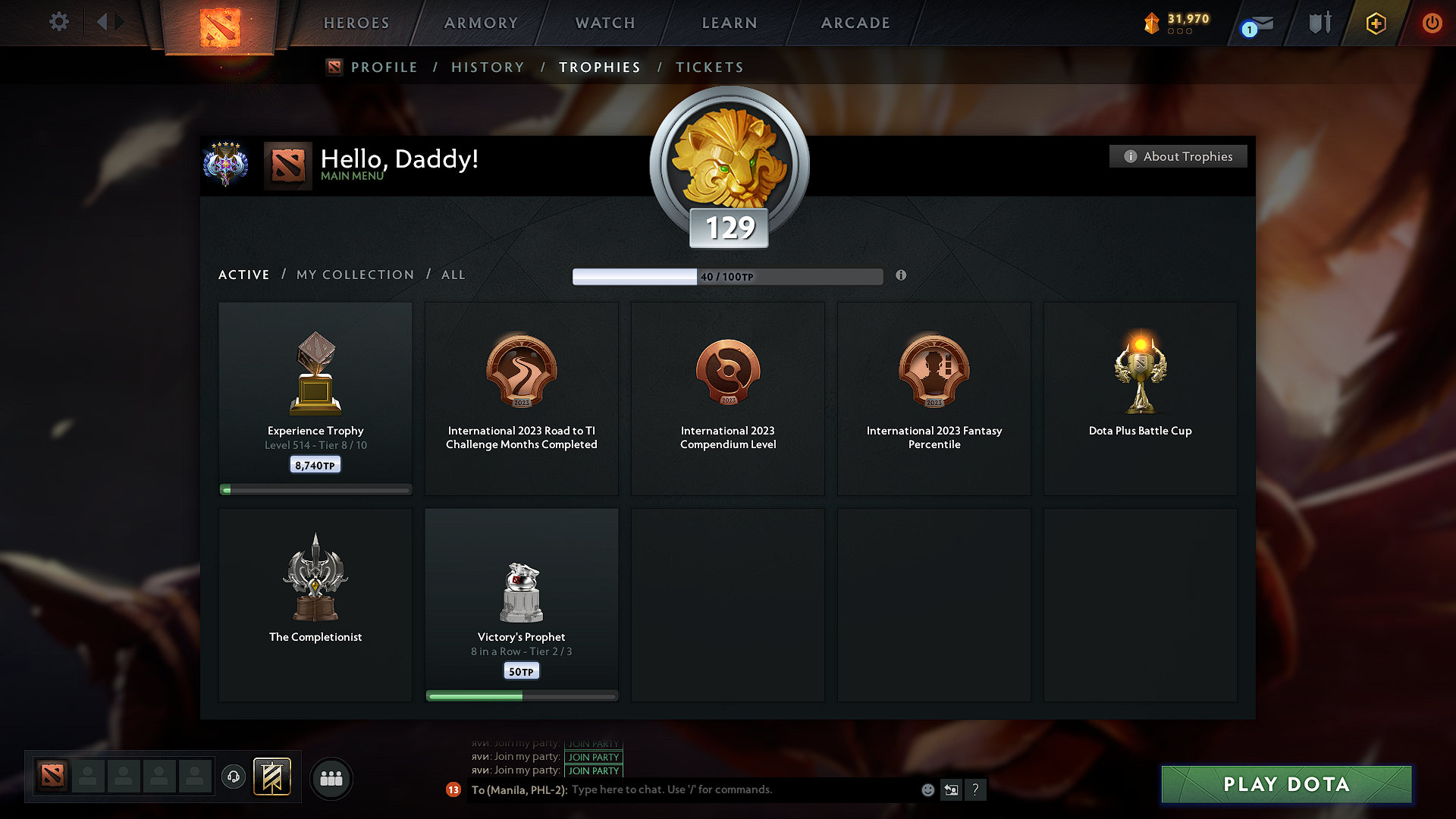Open Dota Plus subscription via hexagon plus icon
The width and height of the screenshot is (1456, 819).
point(1375,24)
